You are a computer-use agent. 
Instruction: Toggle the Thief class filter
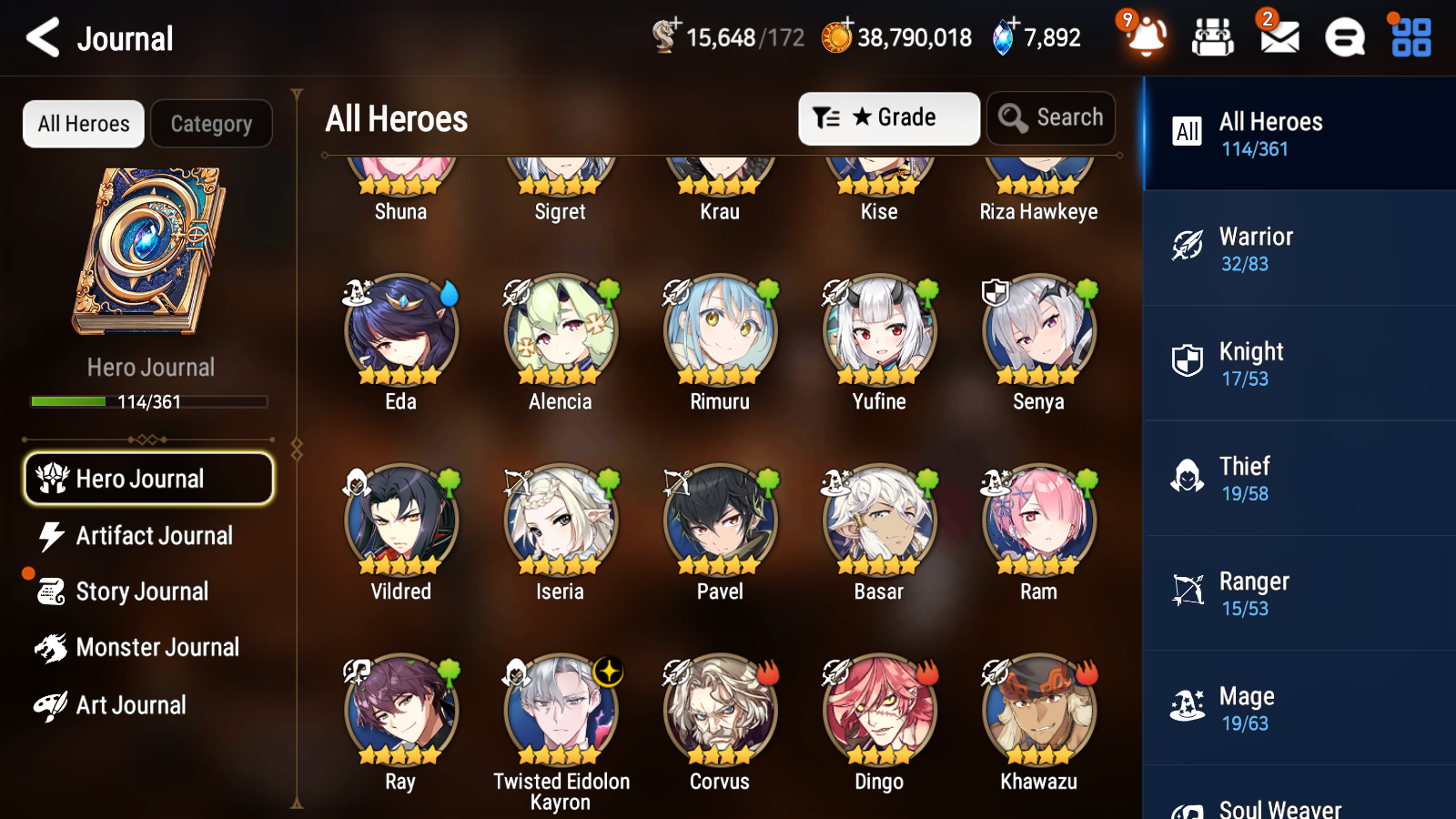[x=1187, y=476]
